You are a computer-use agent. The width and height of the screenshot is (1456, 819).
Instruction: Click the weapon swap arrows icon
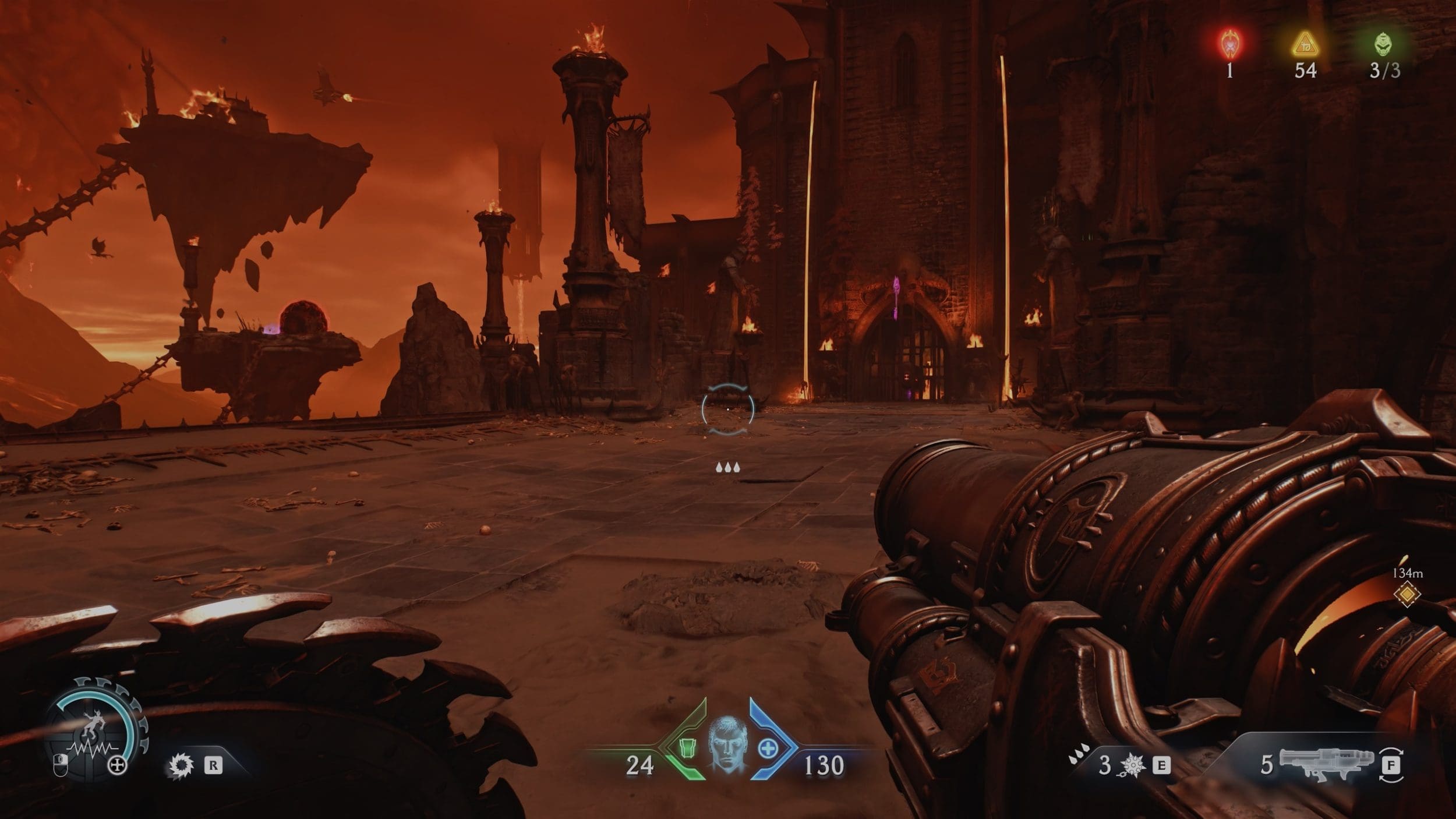coord(1391,765)
